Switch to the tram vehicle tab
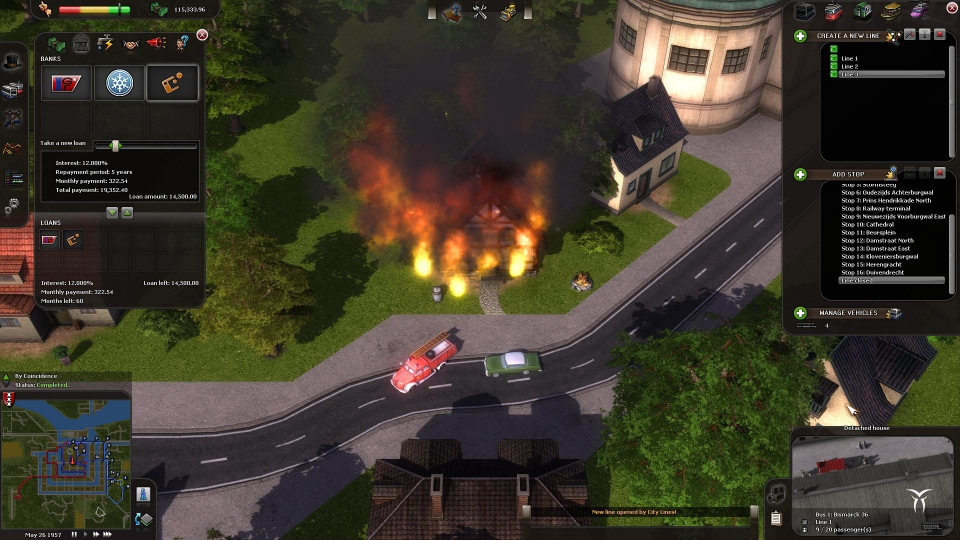 click(x=834, y=12)
